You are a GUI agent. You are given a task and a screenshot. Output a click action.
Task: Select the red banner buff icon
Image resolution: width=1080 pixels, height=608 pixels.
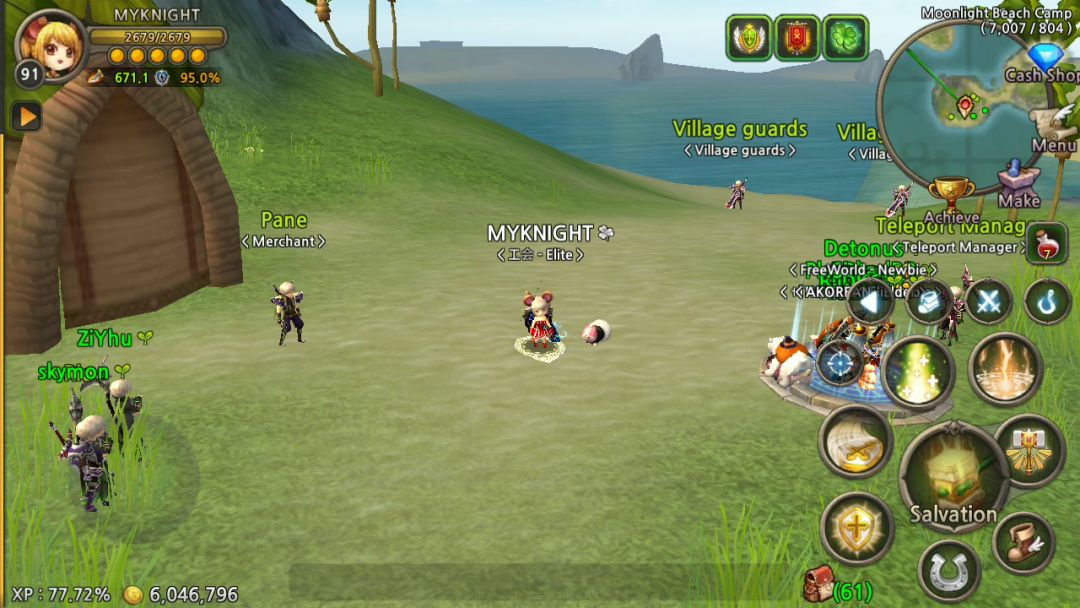pyautogui.click(x=797, y=38)
